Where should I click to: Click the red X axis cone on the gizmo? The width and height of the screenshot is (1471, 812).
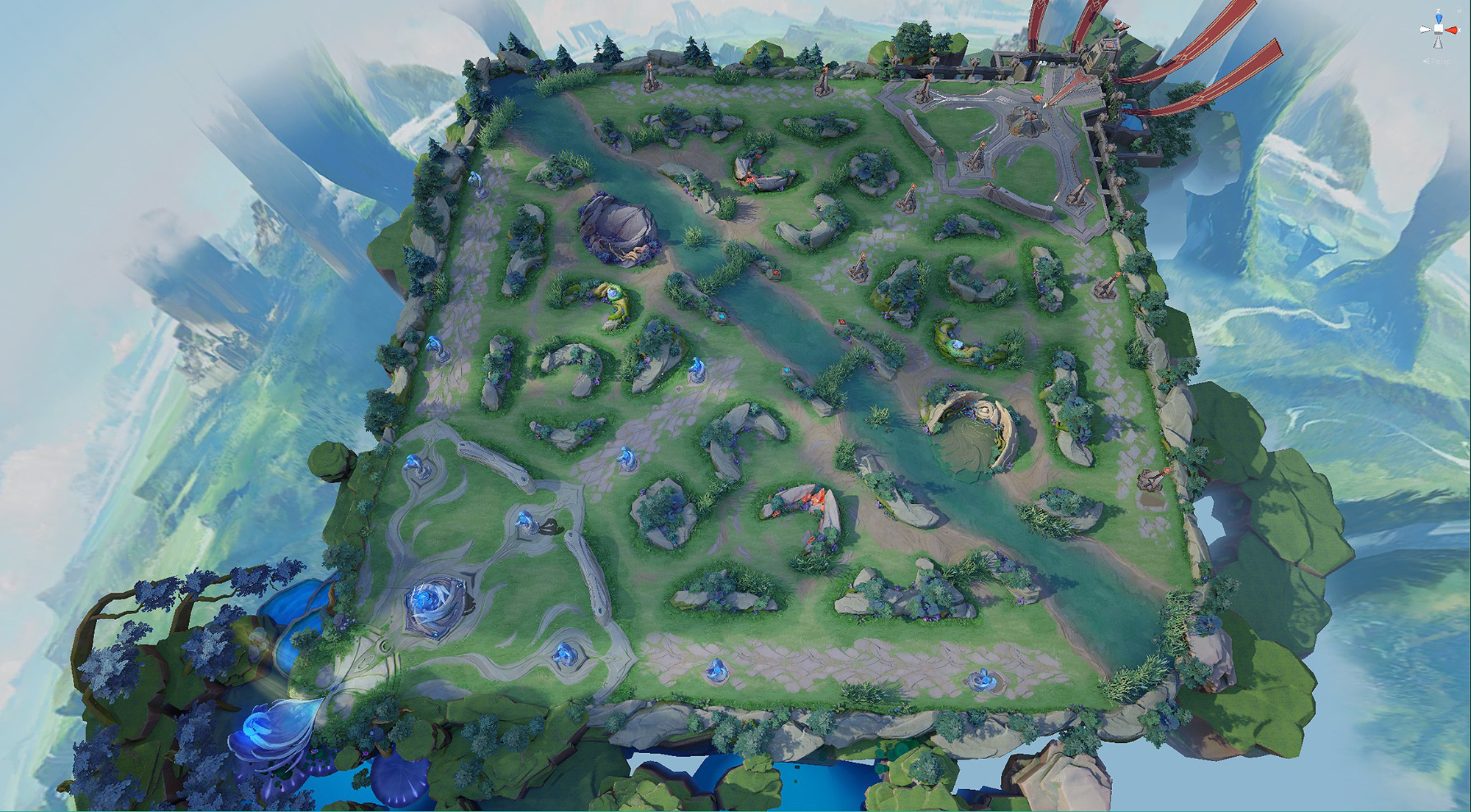1452,29
